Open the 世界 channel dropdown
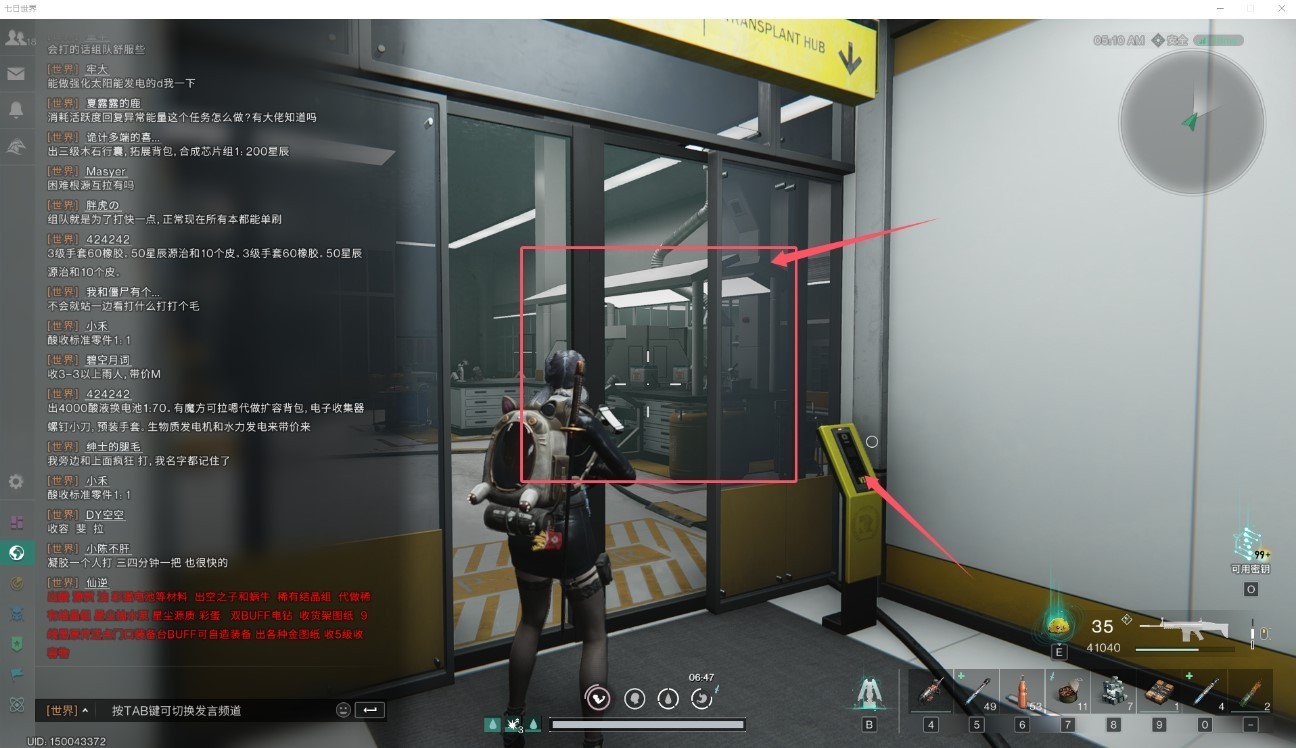Viewport: 1296px width, 748px height. (x=67, y=710)
